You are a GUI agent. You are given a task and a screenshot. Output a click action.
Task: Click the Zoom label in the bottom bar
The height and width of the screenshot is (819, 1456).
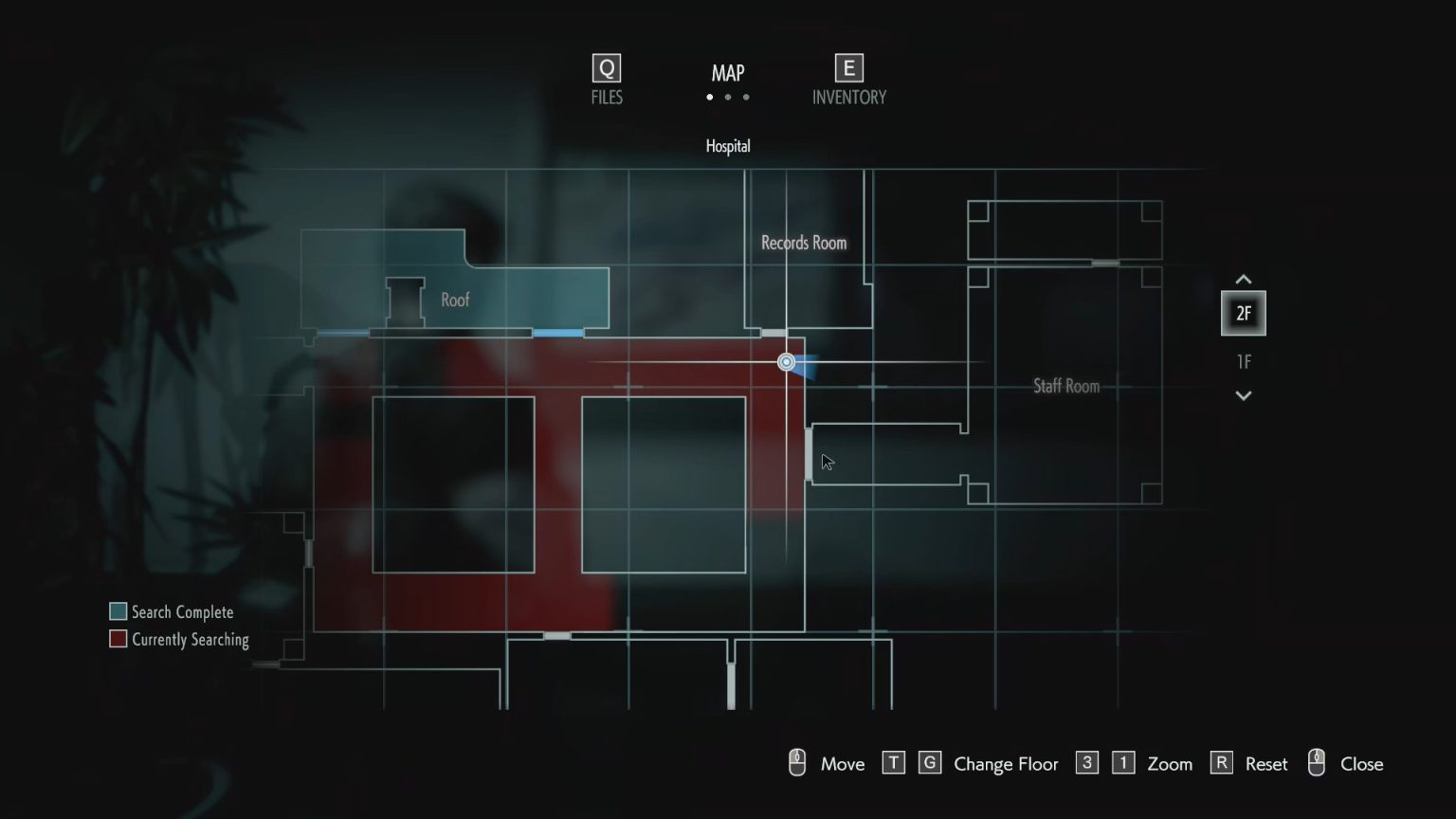click(1170, 763)
